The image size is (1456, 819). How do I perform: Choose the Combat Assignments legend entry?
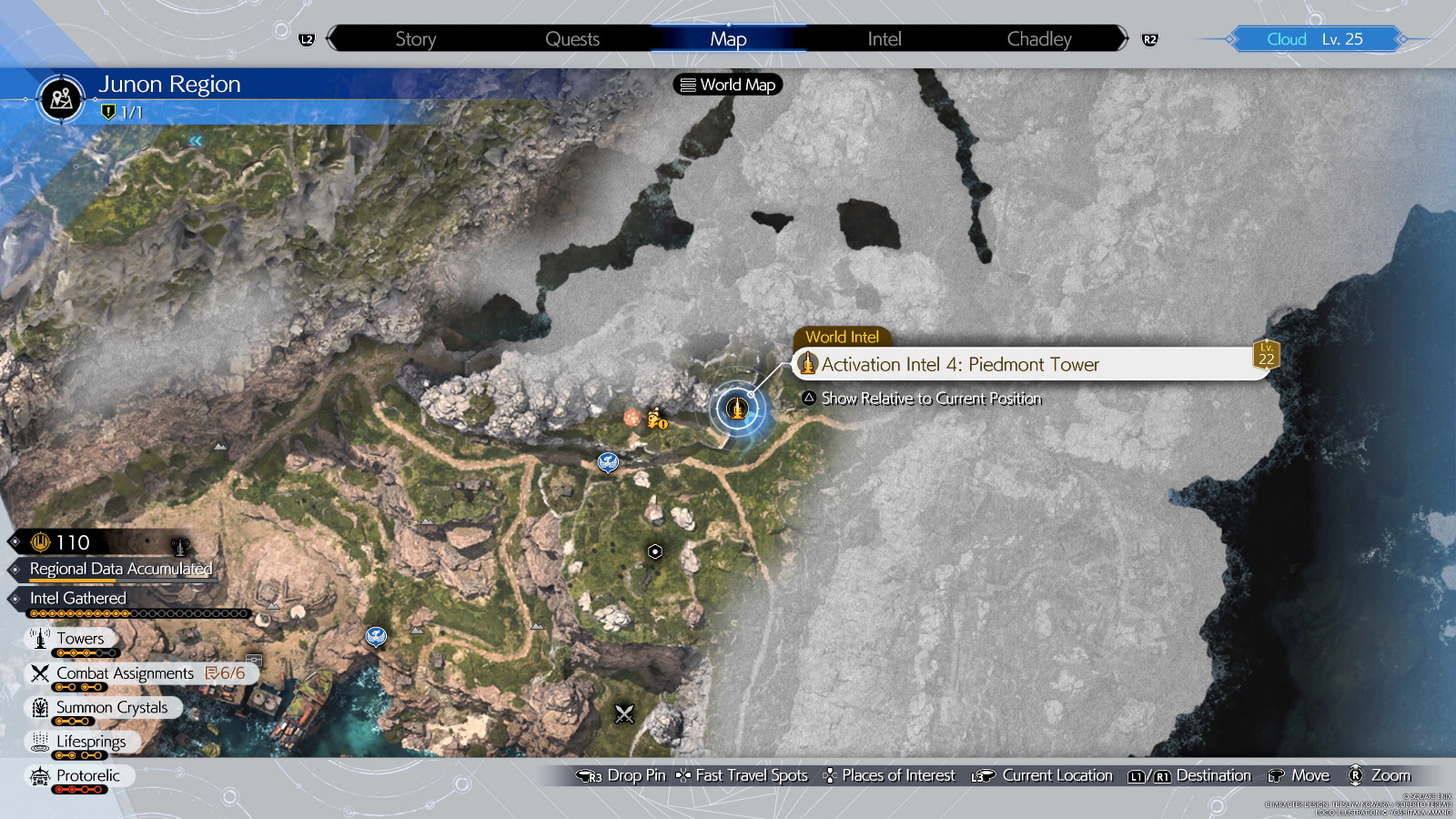(x=125, y=673)
